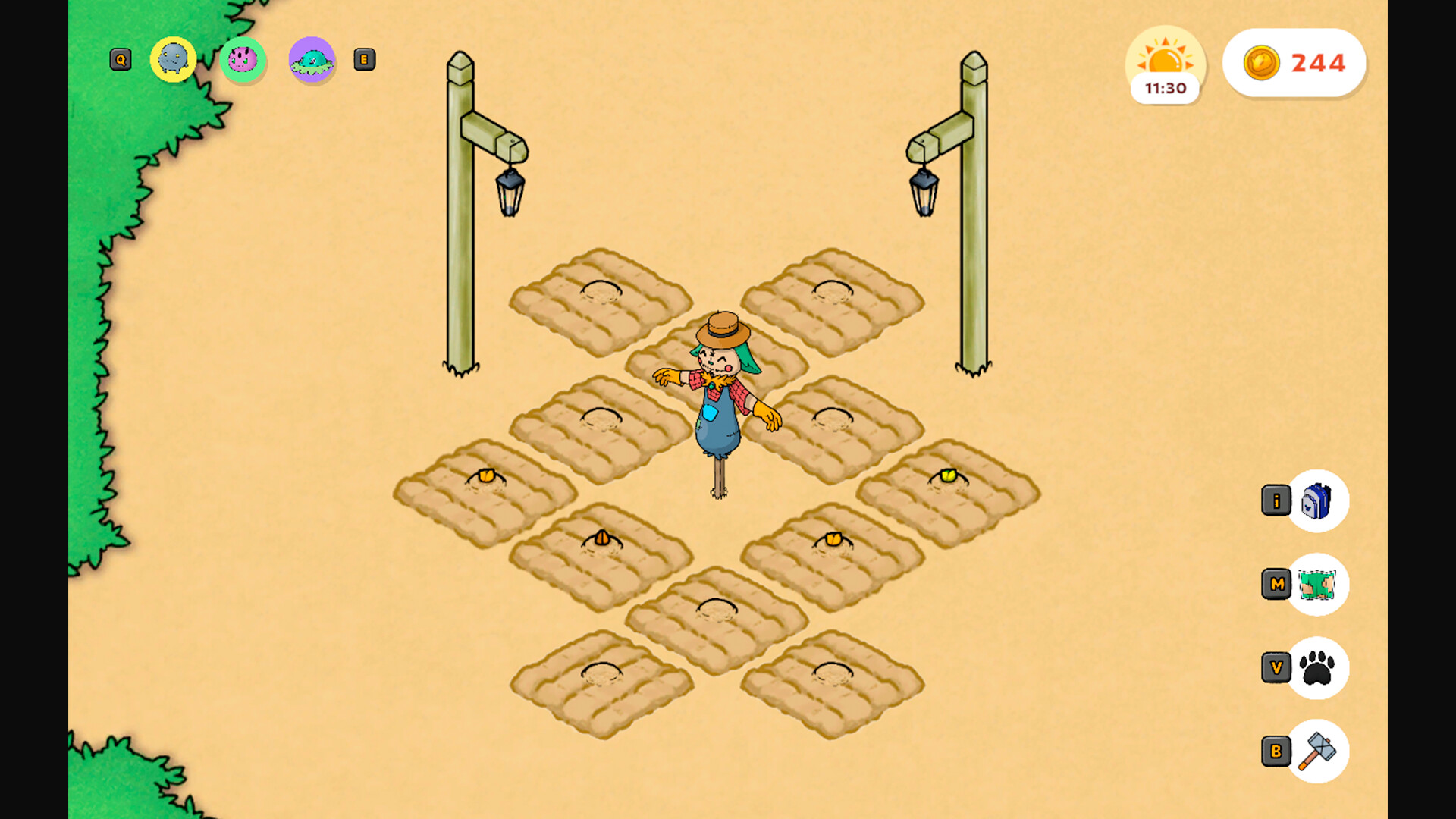This screenshot has width=1456, height=819.
Task: Click the map hotkey label M
Action: click(1276, 584)
